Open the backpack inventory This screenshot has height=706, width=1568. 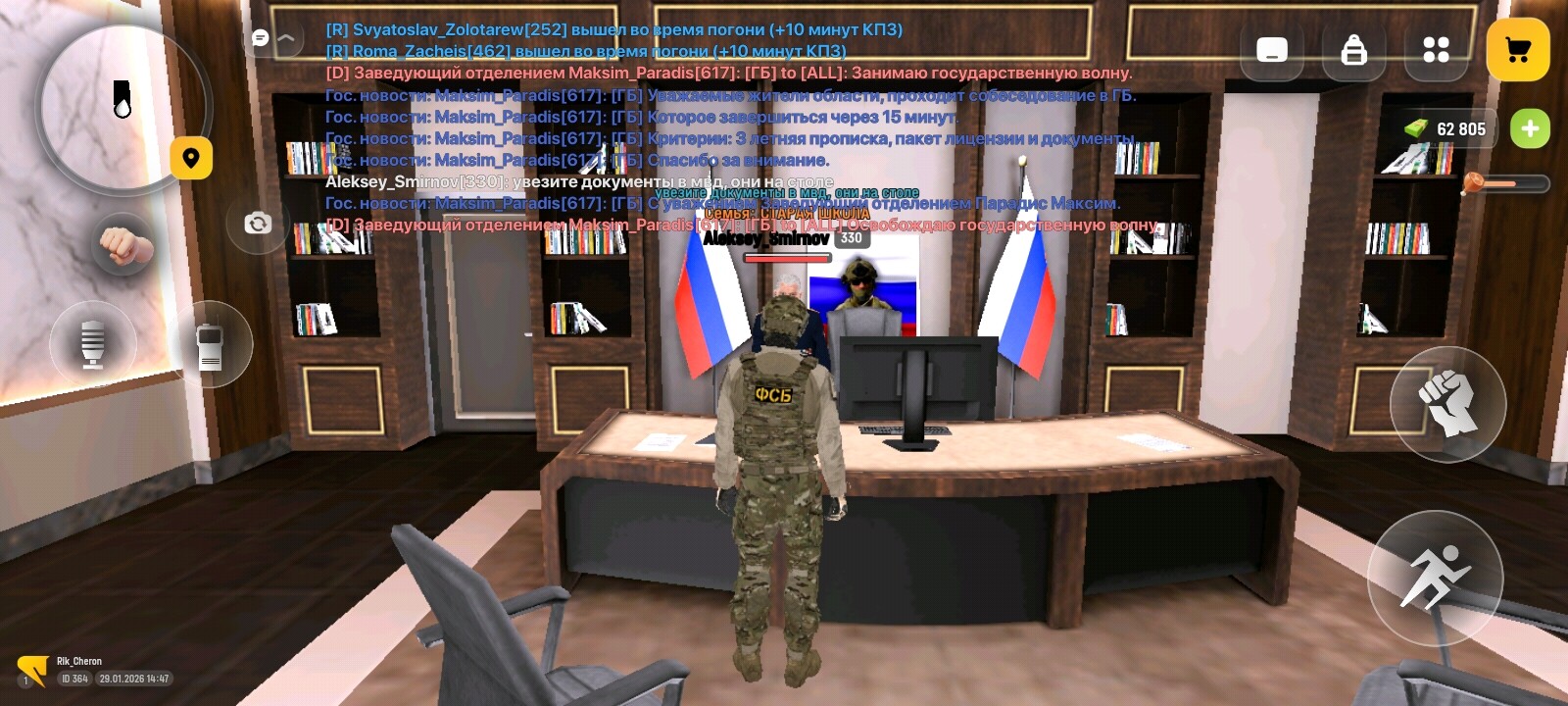[x=1355, y=49]
